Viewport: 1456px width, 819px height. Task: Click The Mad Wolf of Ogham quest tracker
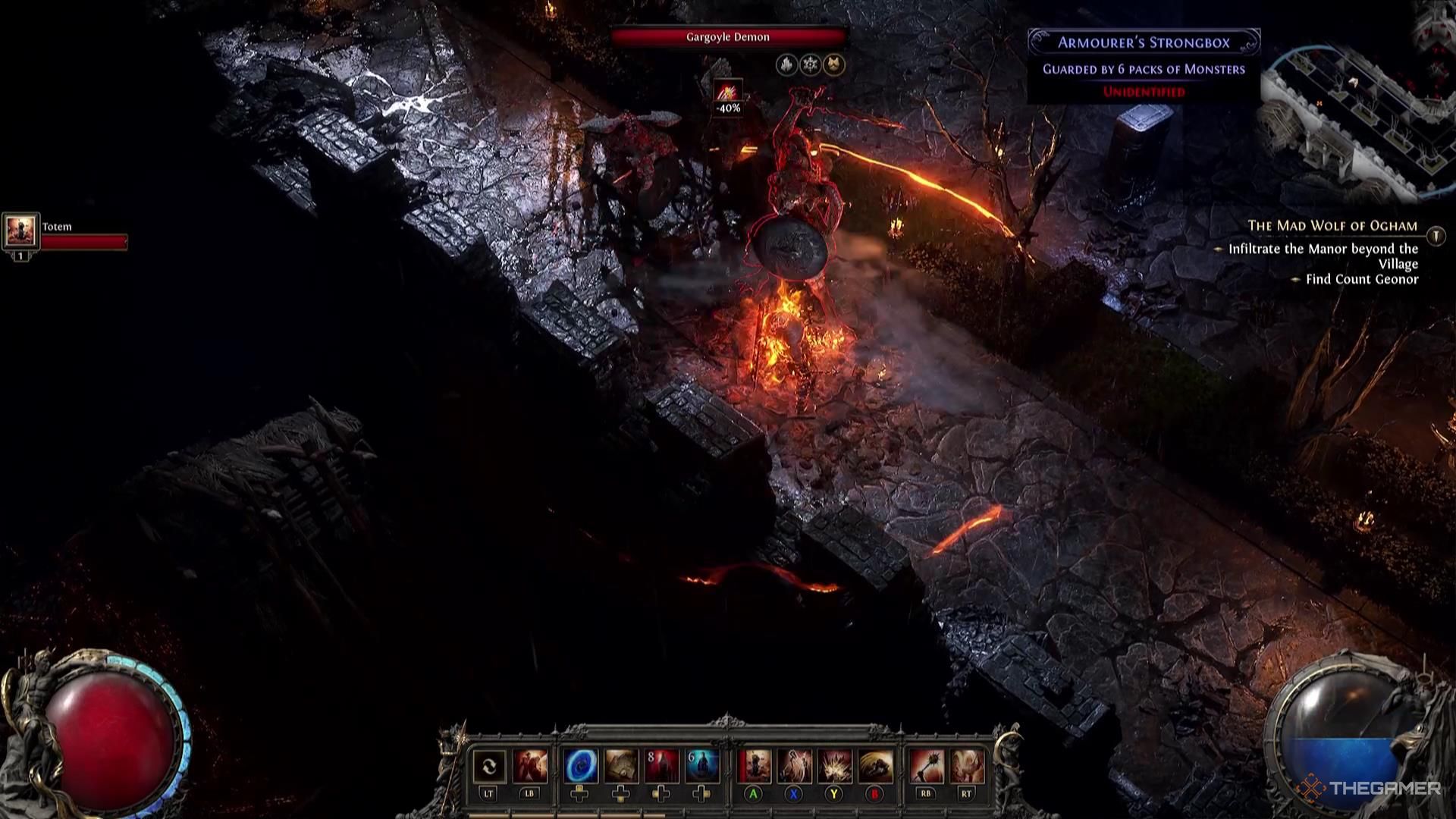pyautogui.click(x=1332, y=226)
